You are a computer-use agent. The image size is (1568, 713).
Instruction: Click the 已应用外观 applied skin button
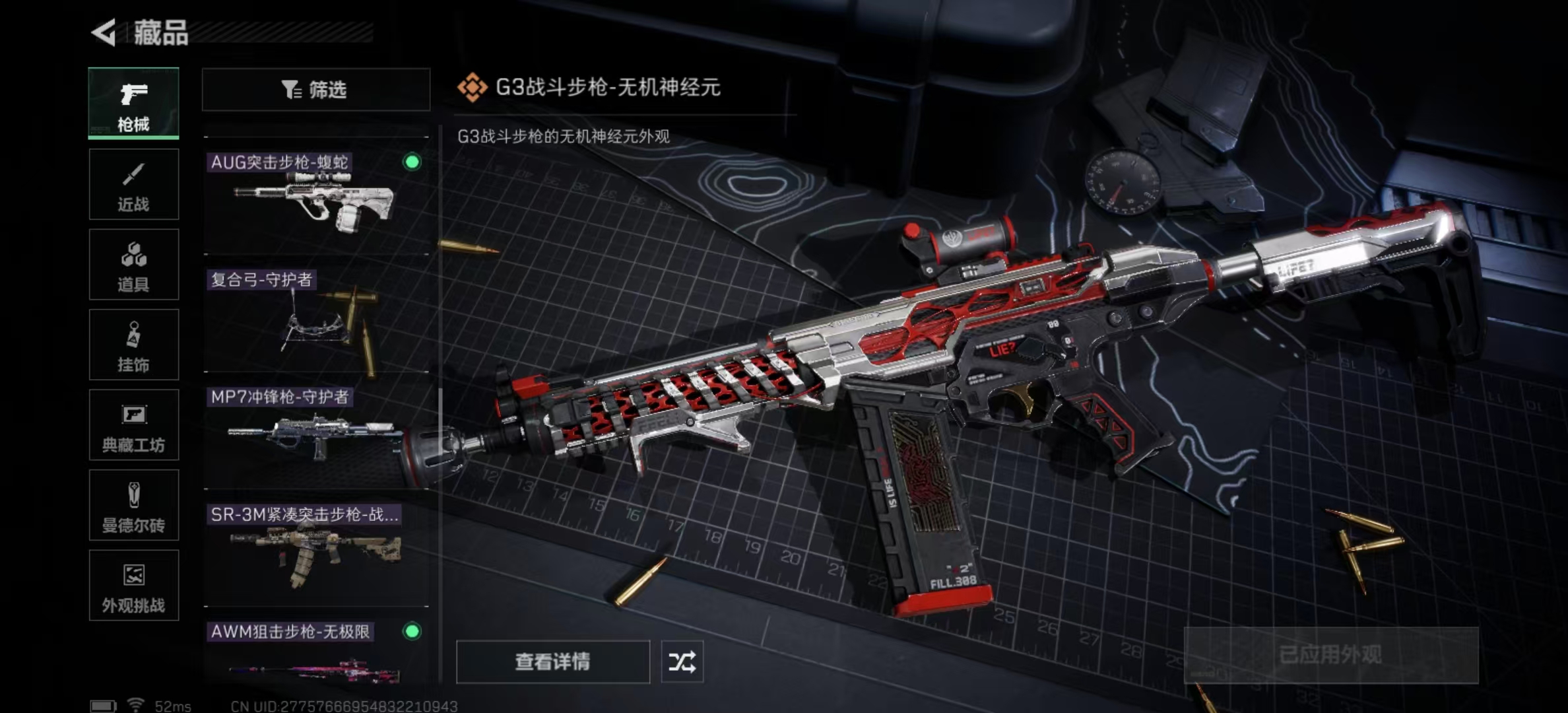[x=1330, y=655]
